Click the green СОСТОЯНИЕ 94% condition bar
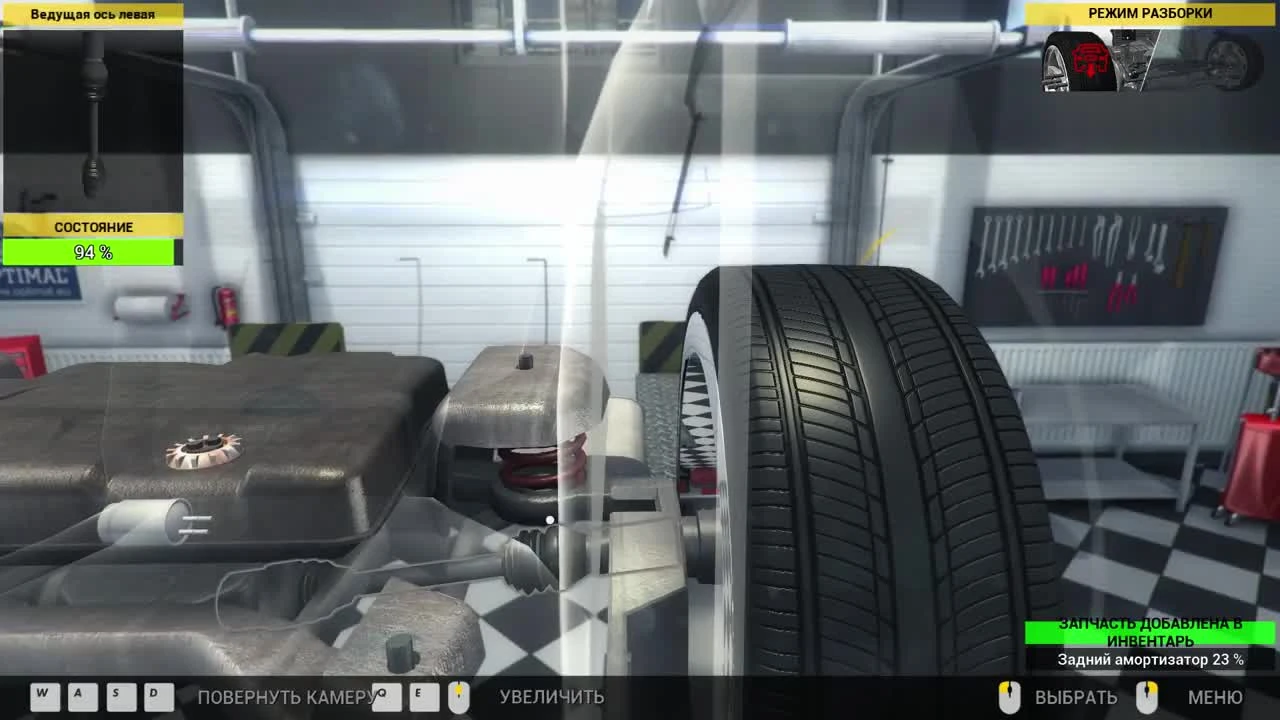 (91, 252)
